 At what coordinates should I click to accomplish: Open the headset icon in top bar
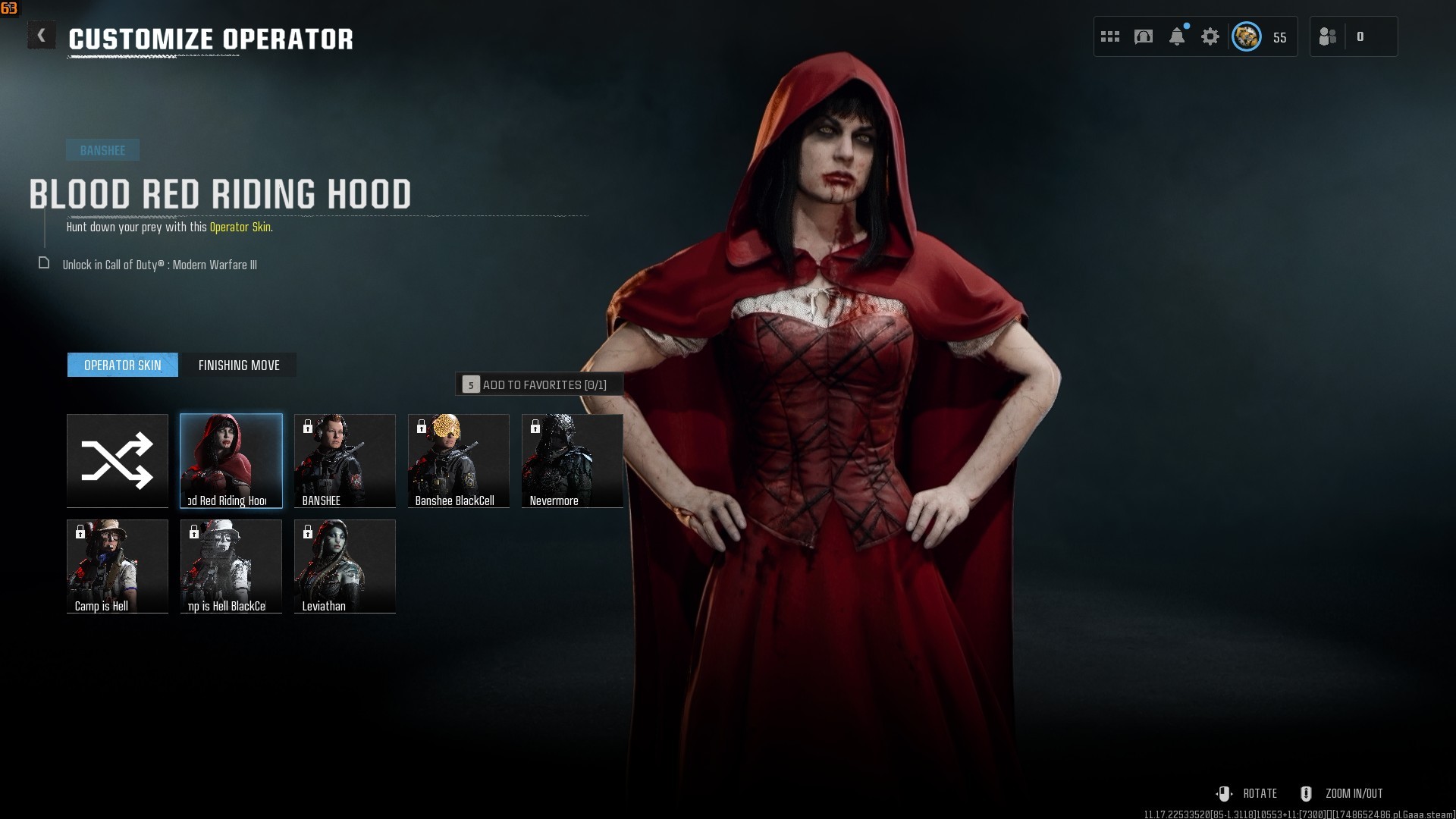(x=1144, y=36)
